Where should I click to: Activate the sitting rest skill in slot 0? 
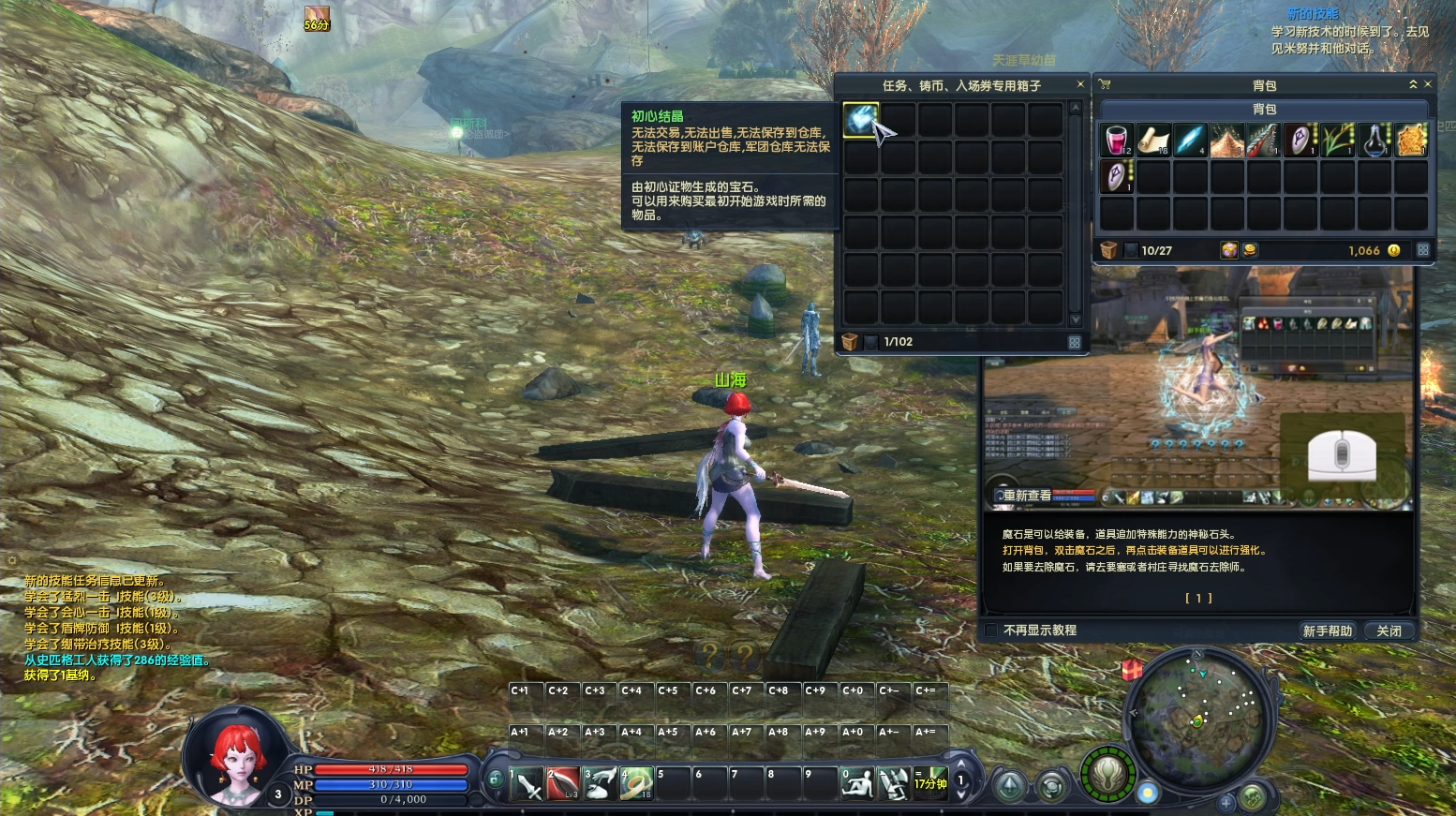(x=856, y=783)
